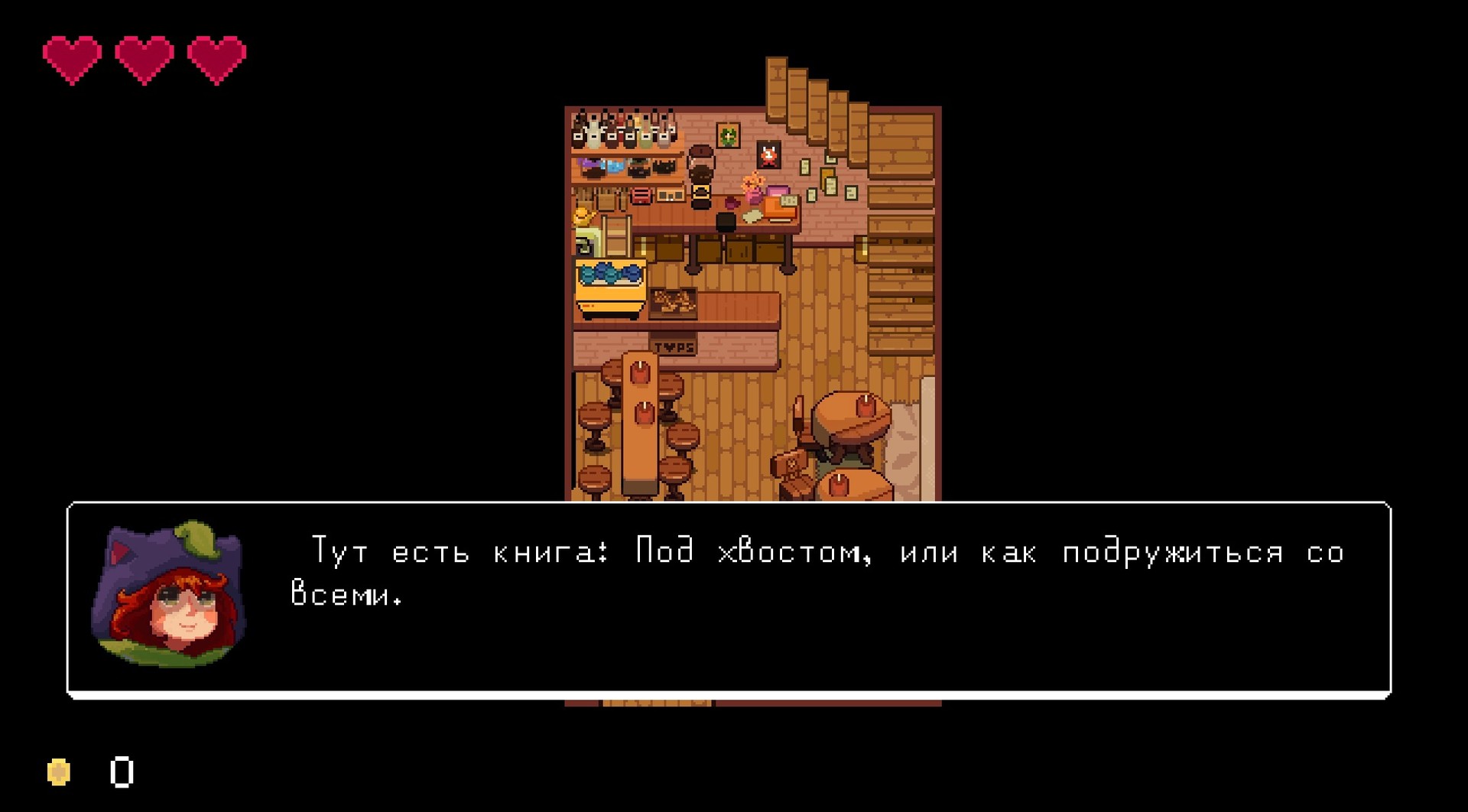Click the red cat painting on the wall

tap(768, 154)
